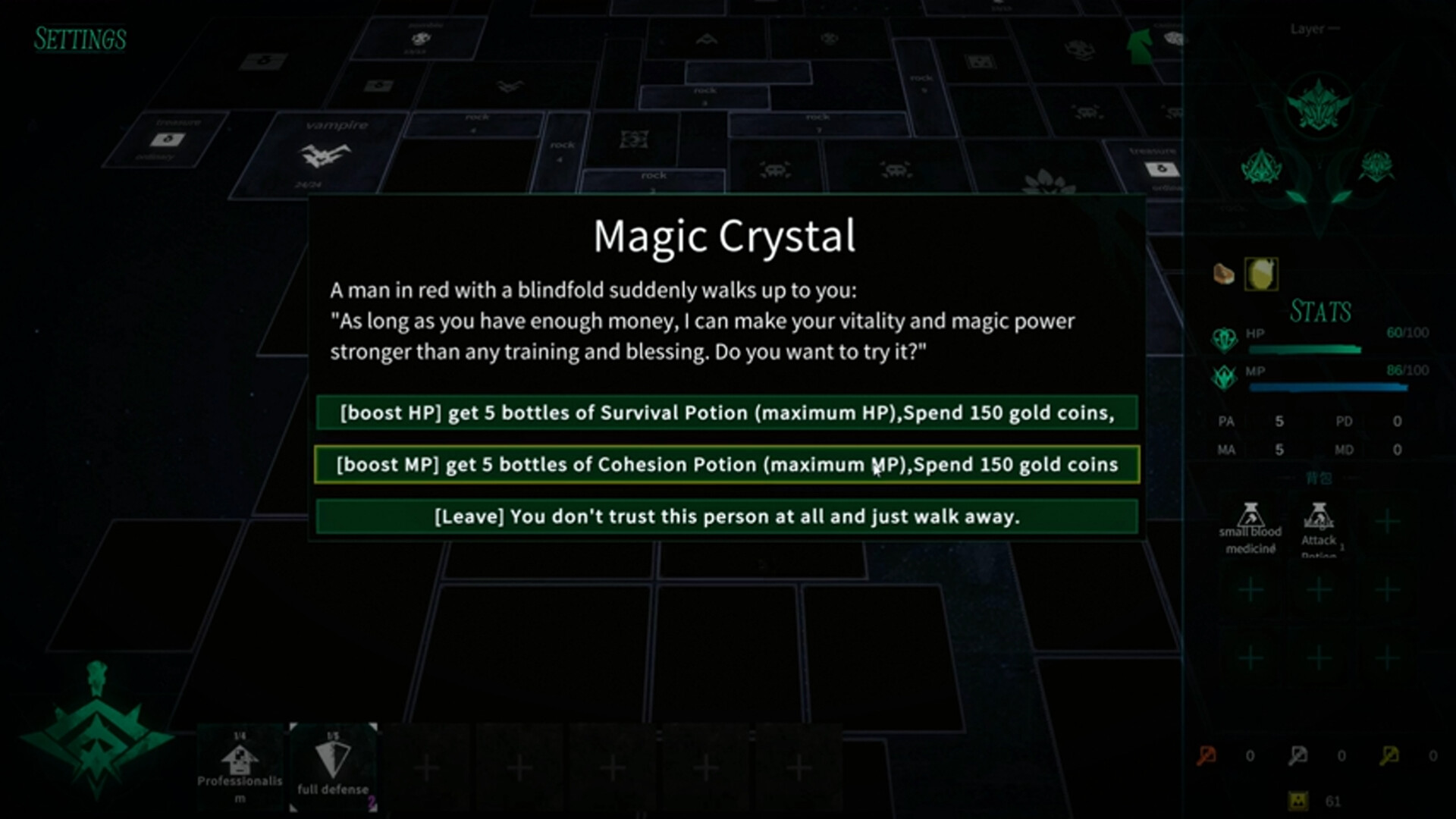The width and height of the screenshot is (1456, 819).
Task: Click the bread item icon above STATS
Action: tap(1224, 273)
